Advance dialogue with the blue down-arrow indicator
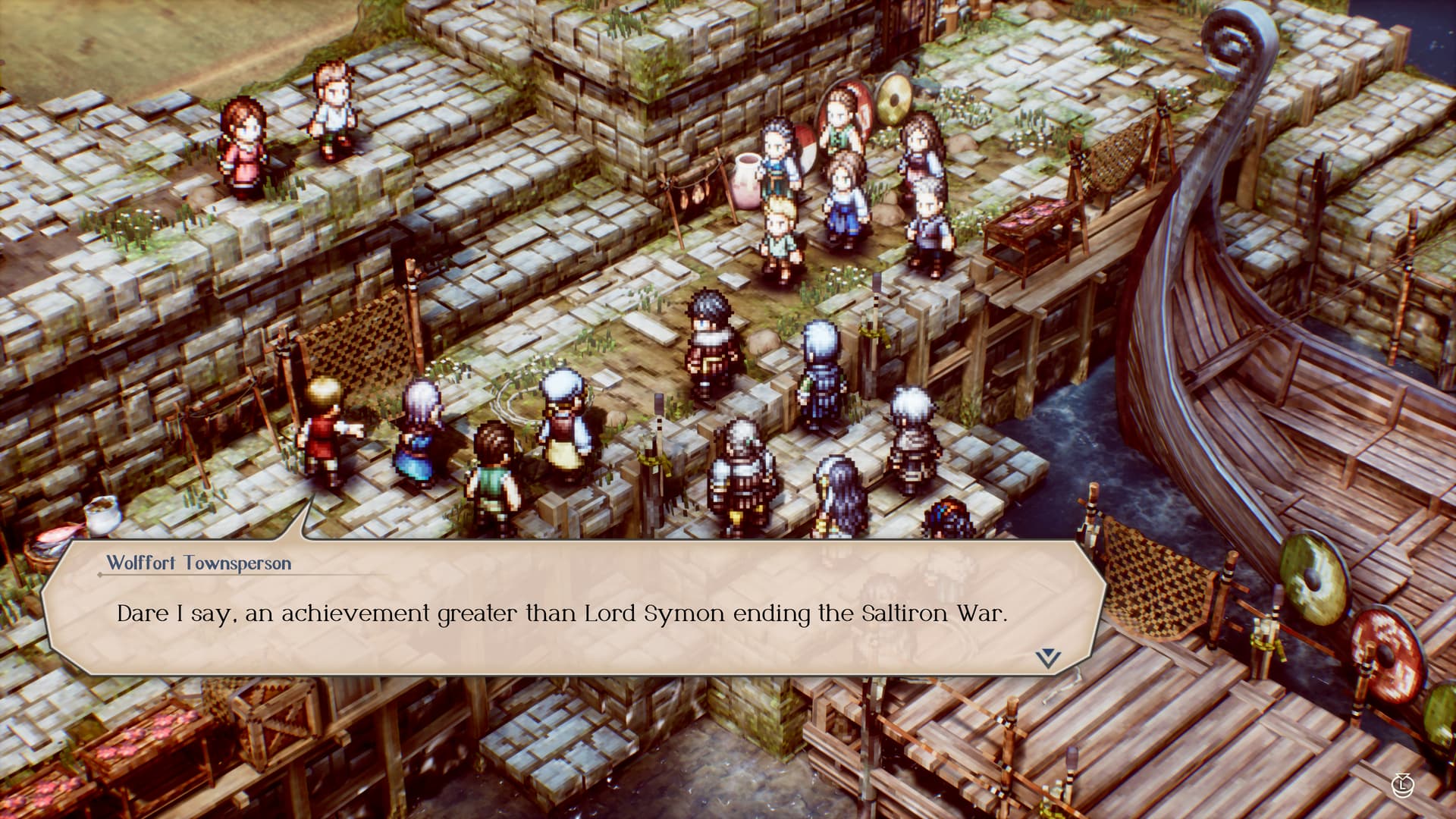Image resolution: width=1456 pixels, height=819 pixels. [x=1047, y=657]
